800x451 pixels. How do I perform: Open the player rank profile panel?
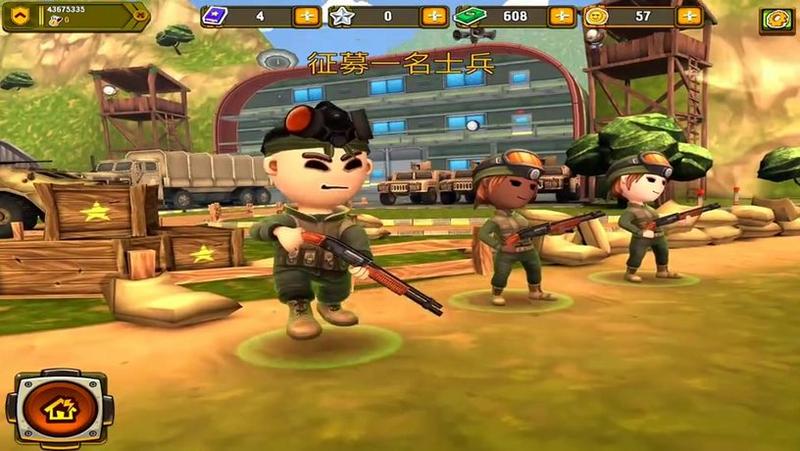click(75, 15)
